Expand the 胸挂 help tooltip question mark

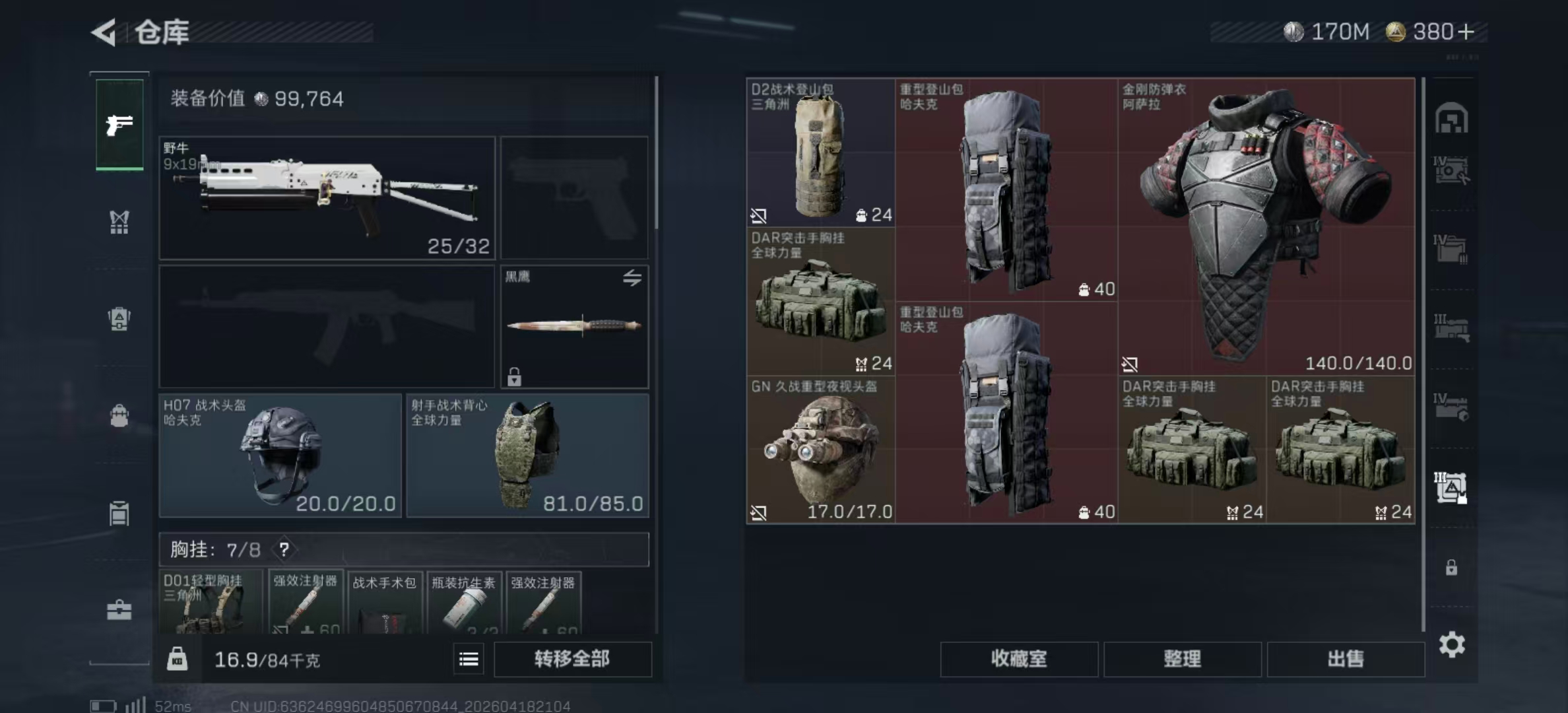click(284, 549)
